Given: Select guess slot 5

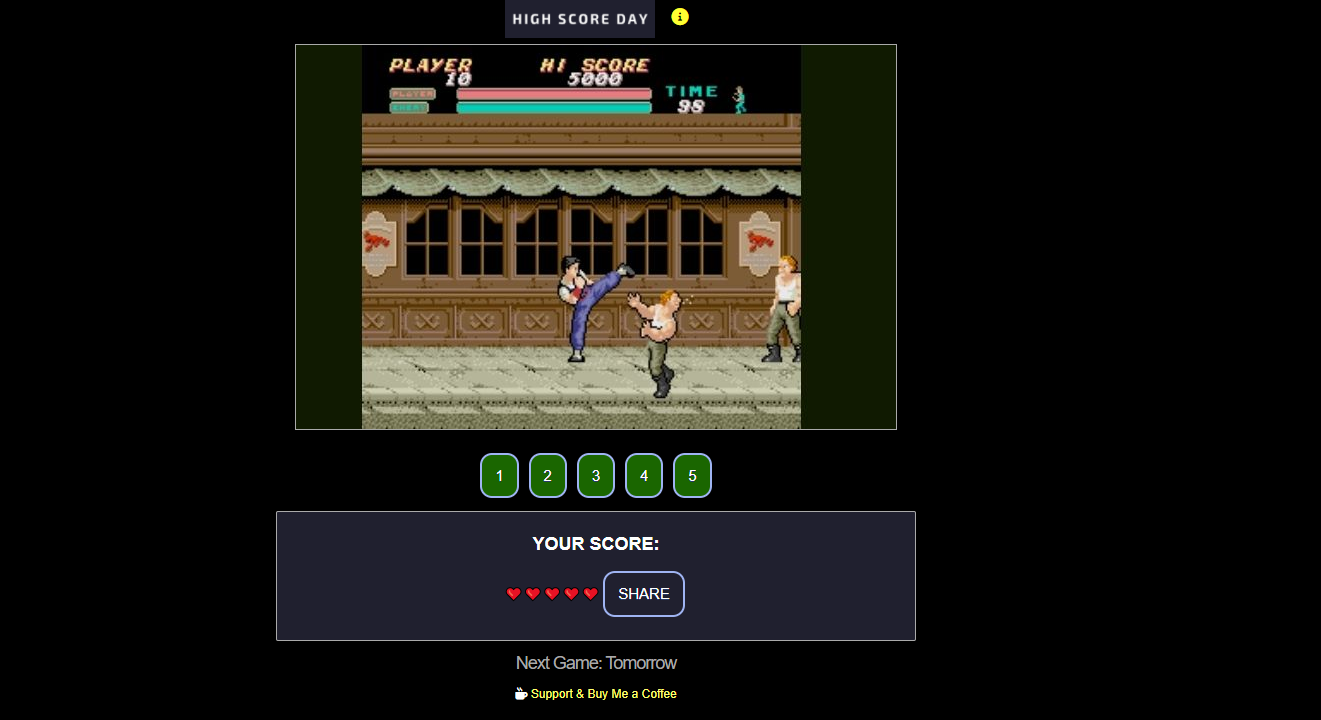Looking at the screenshot, I should coord(692,475).
